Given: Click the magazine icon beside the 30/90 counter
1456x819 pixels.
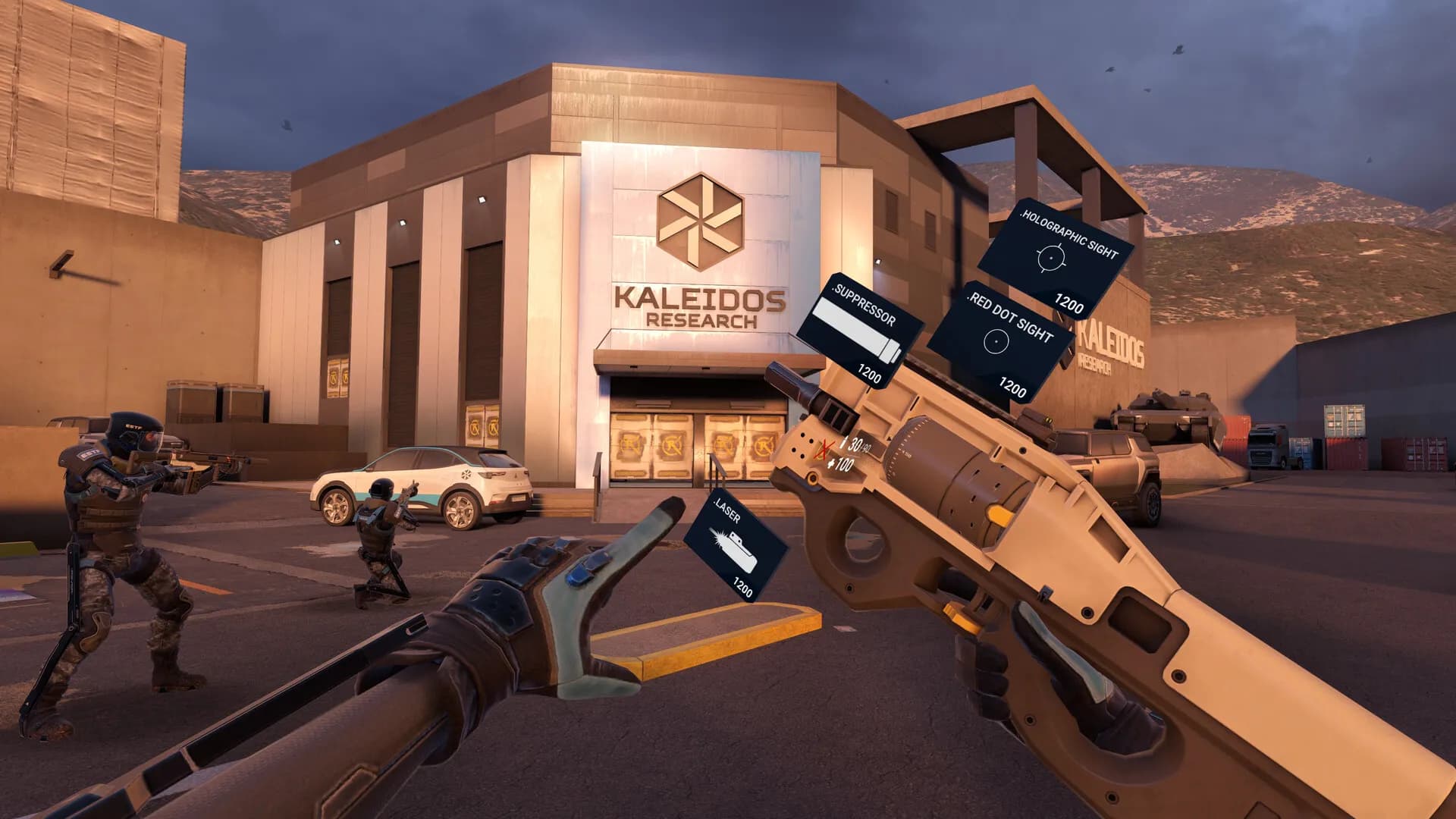Looking at the screenshot, I should coord(844,442).
